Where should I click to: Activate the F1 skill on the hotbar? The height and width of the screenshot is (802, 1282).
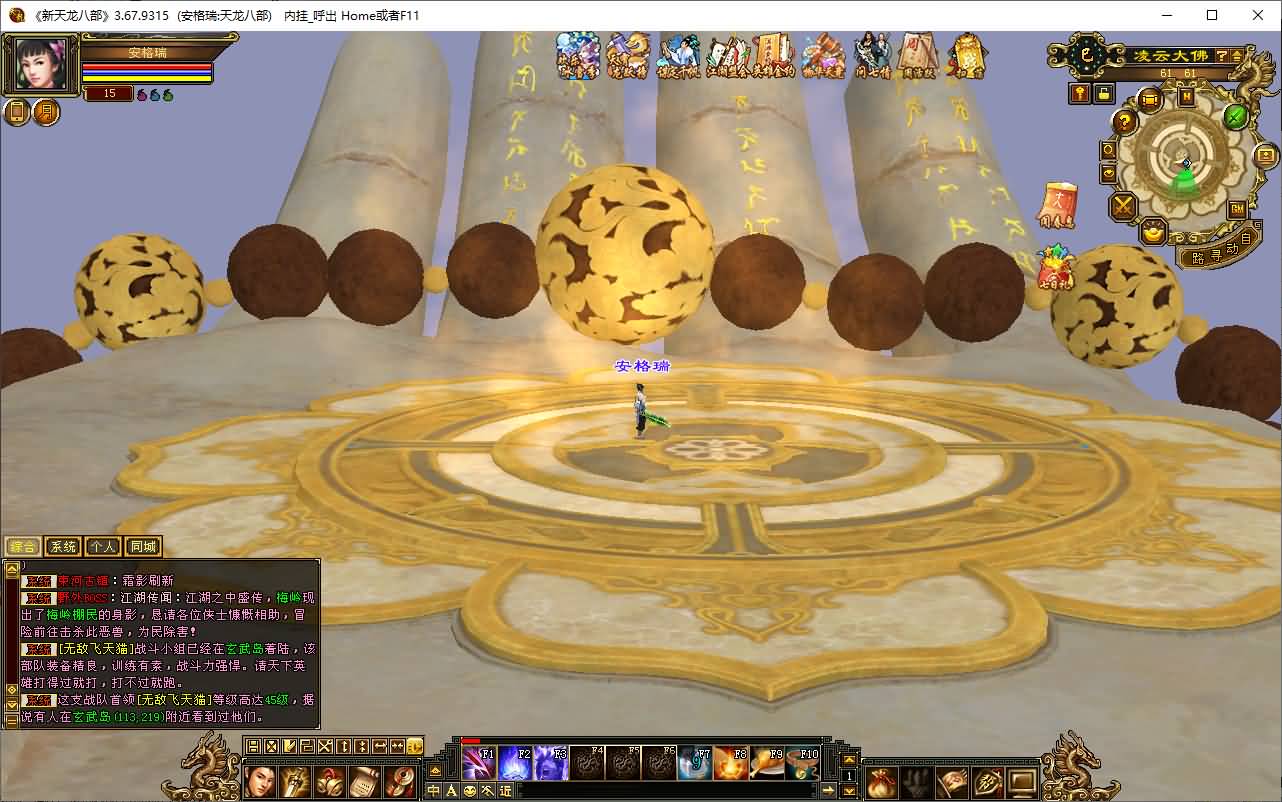pyautogui.click(x=479, y=763)
